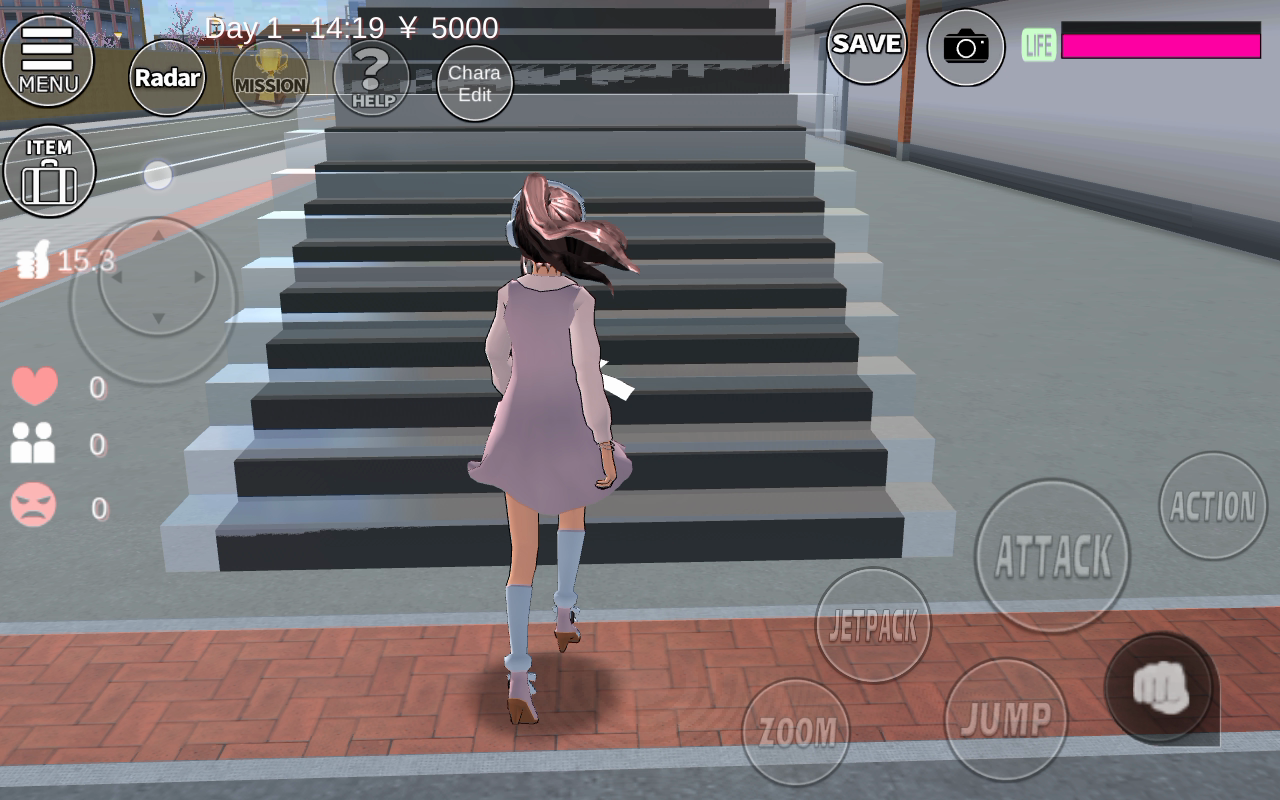Toggle the Radar button

[167, 78]
